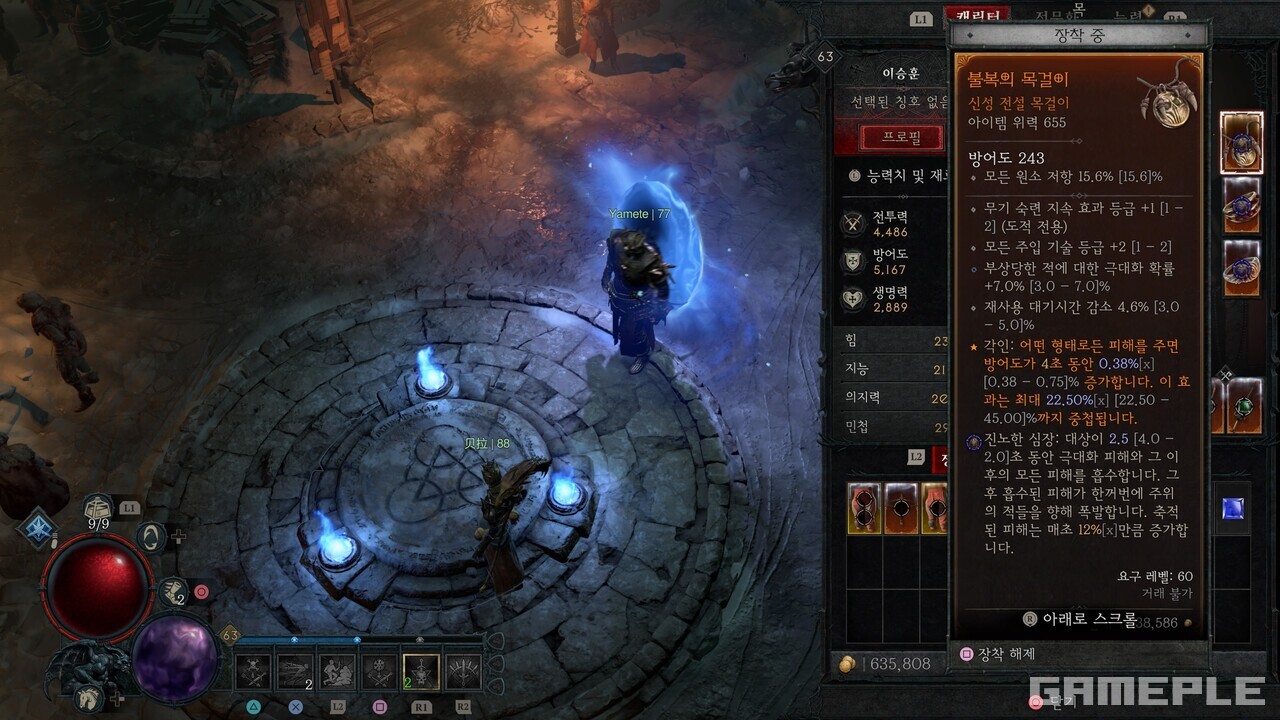Use the kneeling-figures skill in the hotbar
1280x720 pixels.
click(338, 672)
